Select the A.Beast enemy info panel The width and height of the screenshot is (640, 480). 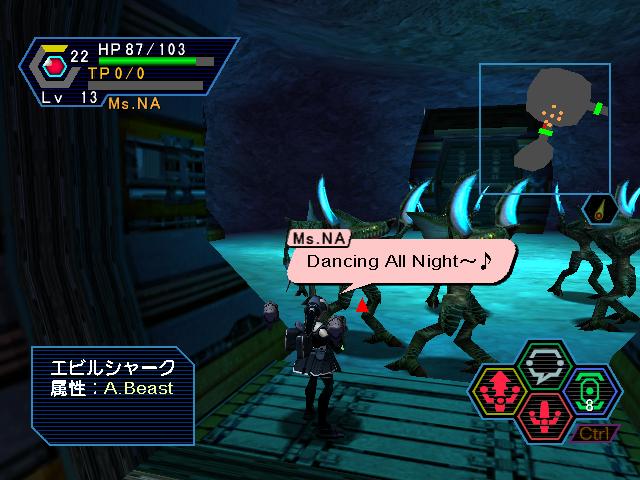coord(112,394)
